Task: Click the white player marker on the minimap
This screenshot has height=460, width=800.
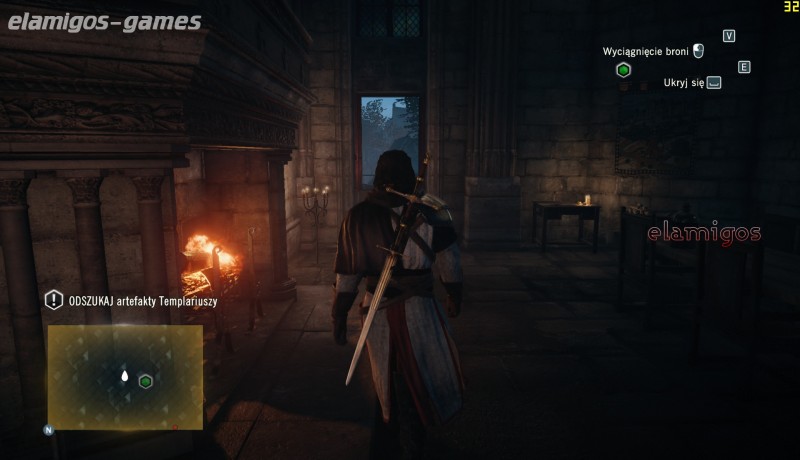Action: tap(125, 377)
